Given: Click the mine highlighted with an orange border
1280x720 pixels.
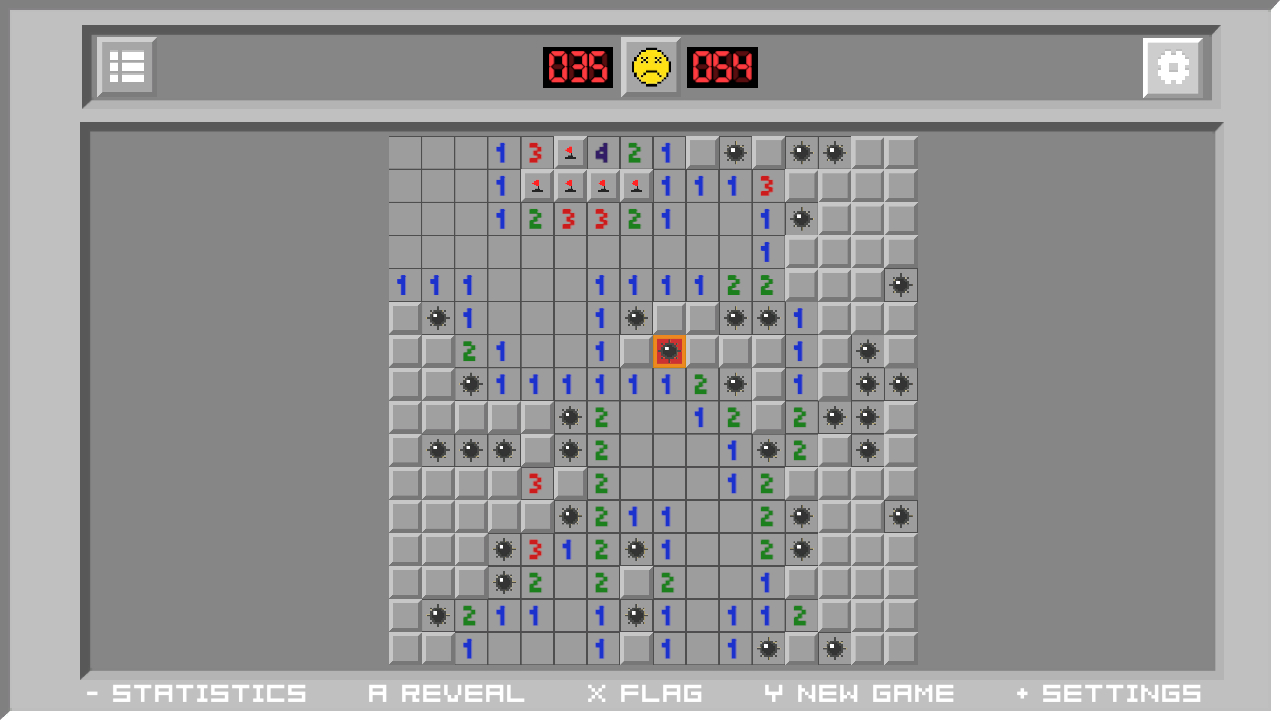Looking at the screenshot, I should click(x=669, y=351).
